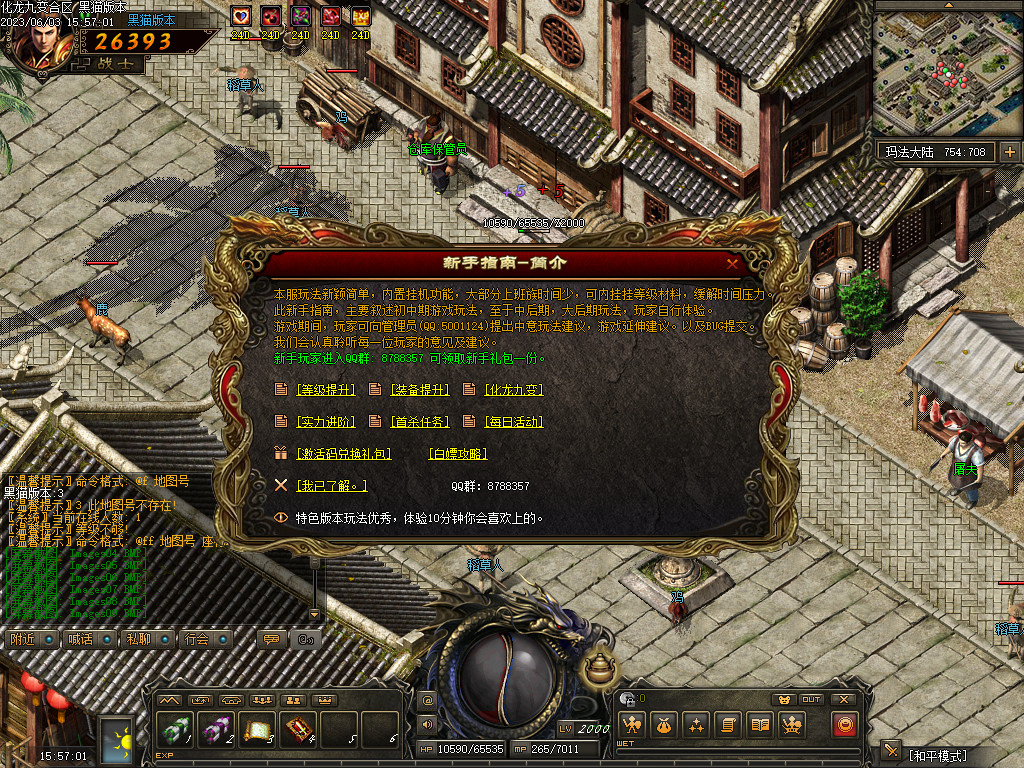
Task: Open the bag inventory icon
Action: coord(662,725)
